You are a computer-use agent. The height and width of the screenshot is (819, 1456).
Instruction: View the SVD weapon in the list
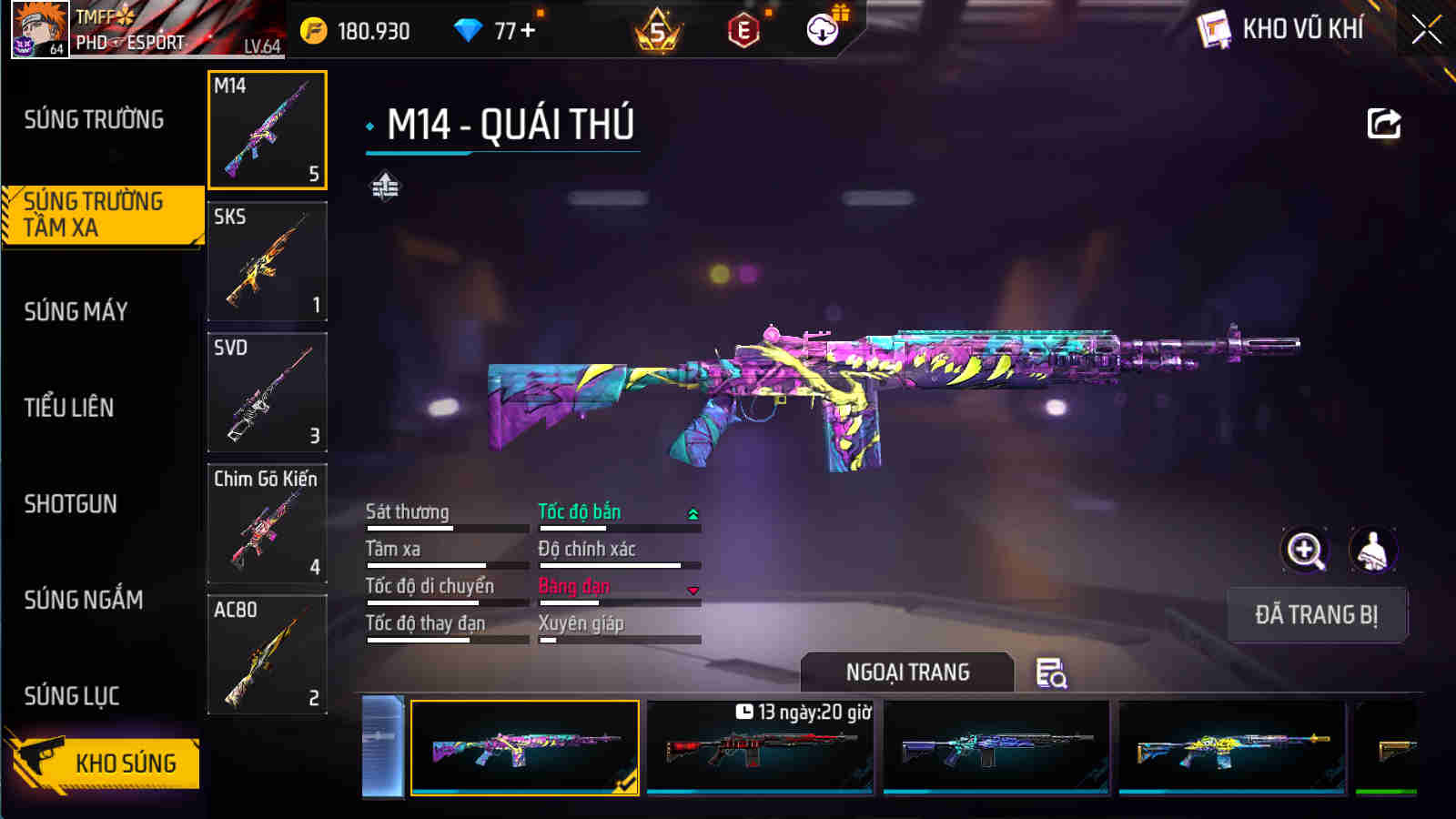click(267, 393)
